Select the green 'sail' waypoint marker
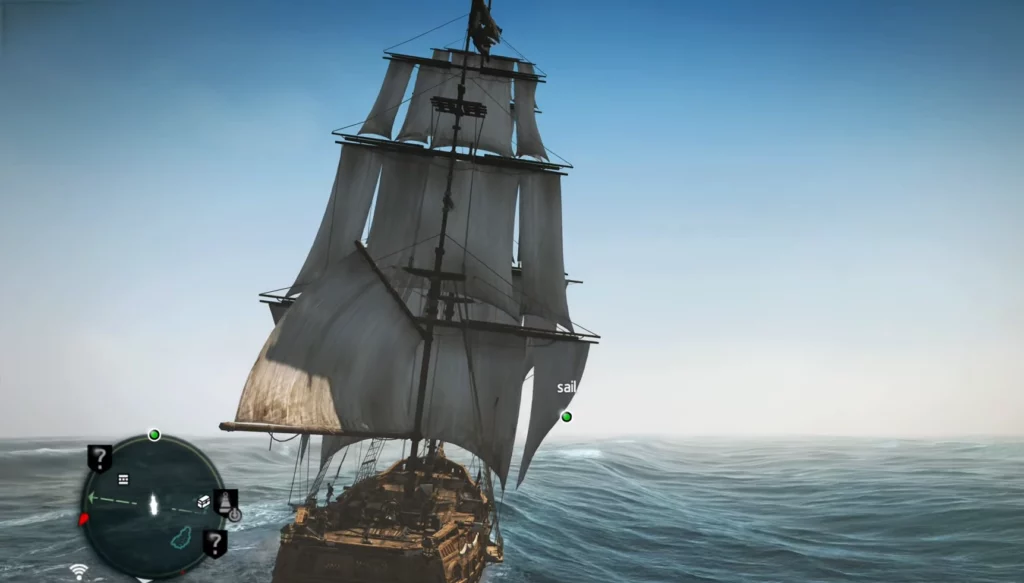 [566, 416]
